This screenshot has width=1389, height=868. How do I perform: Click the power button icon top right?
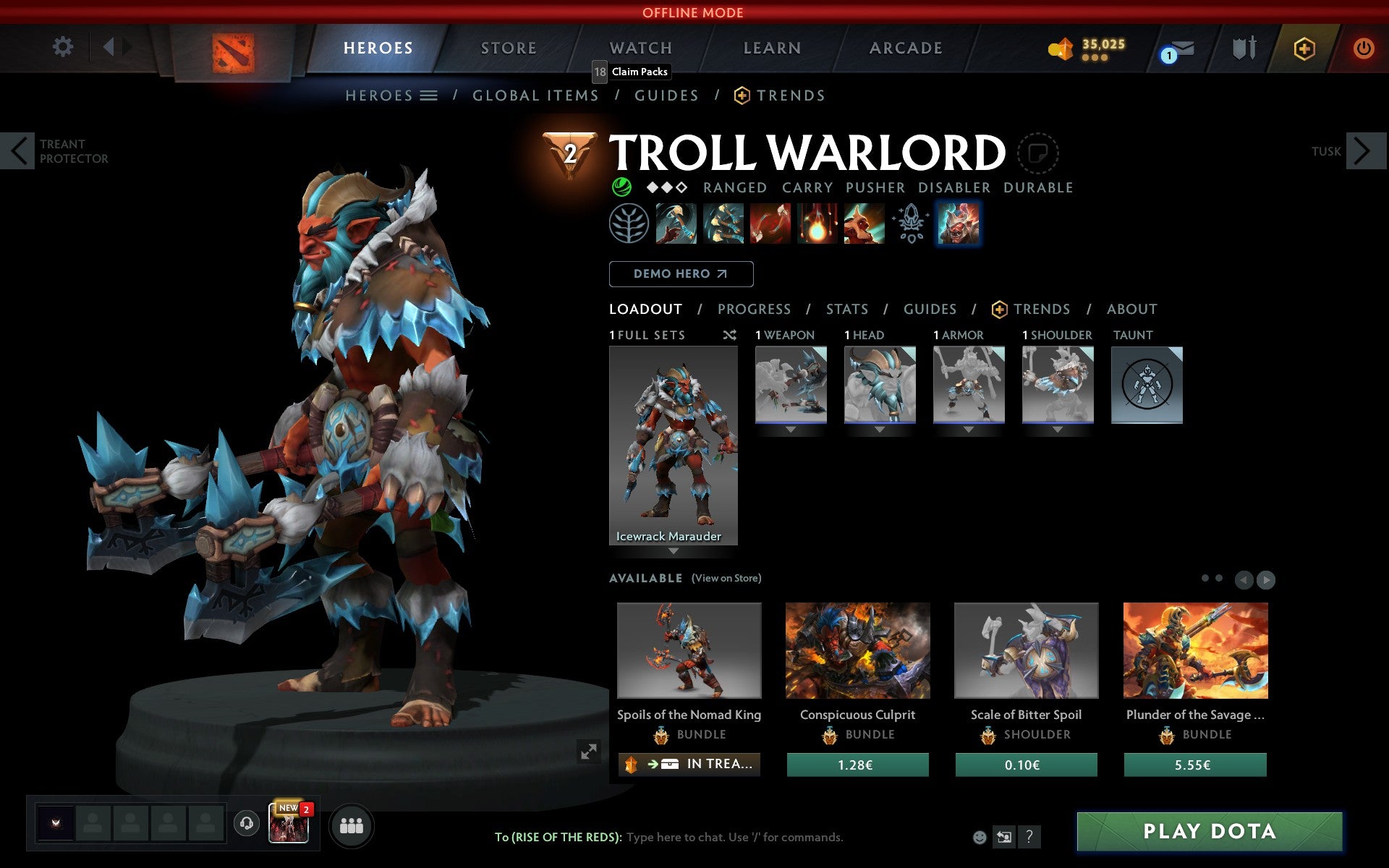[1364, 47]
